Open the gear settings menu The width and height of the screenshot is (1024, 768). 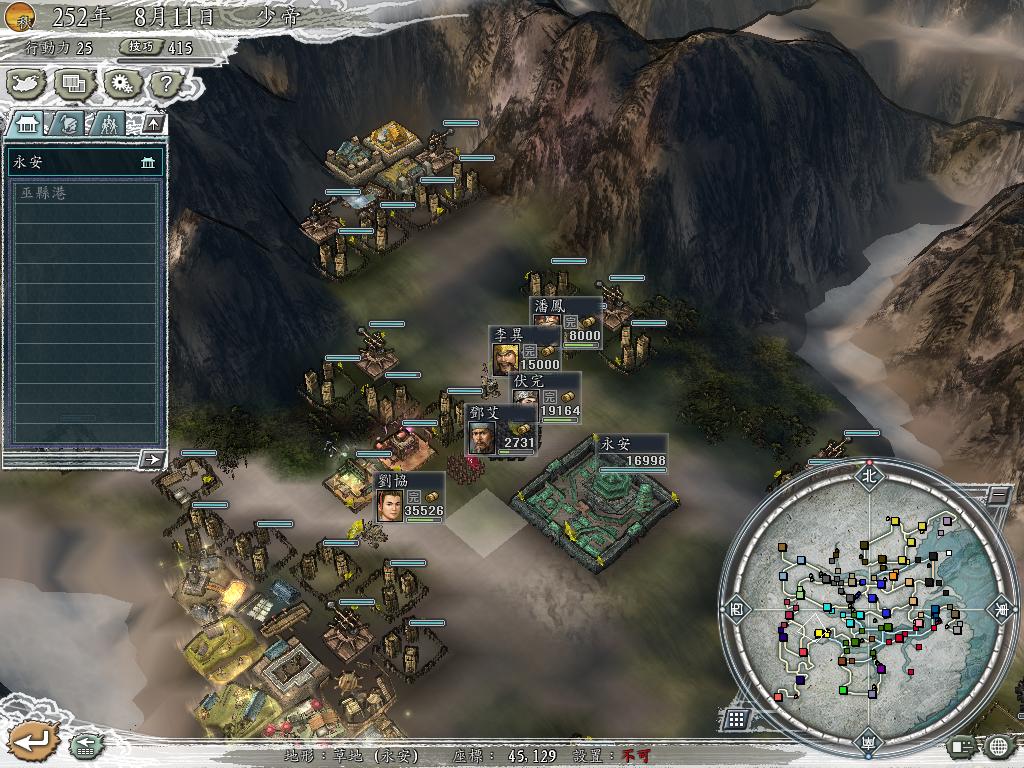pyautogui.click(x=121, y=84)
